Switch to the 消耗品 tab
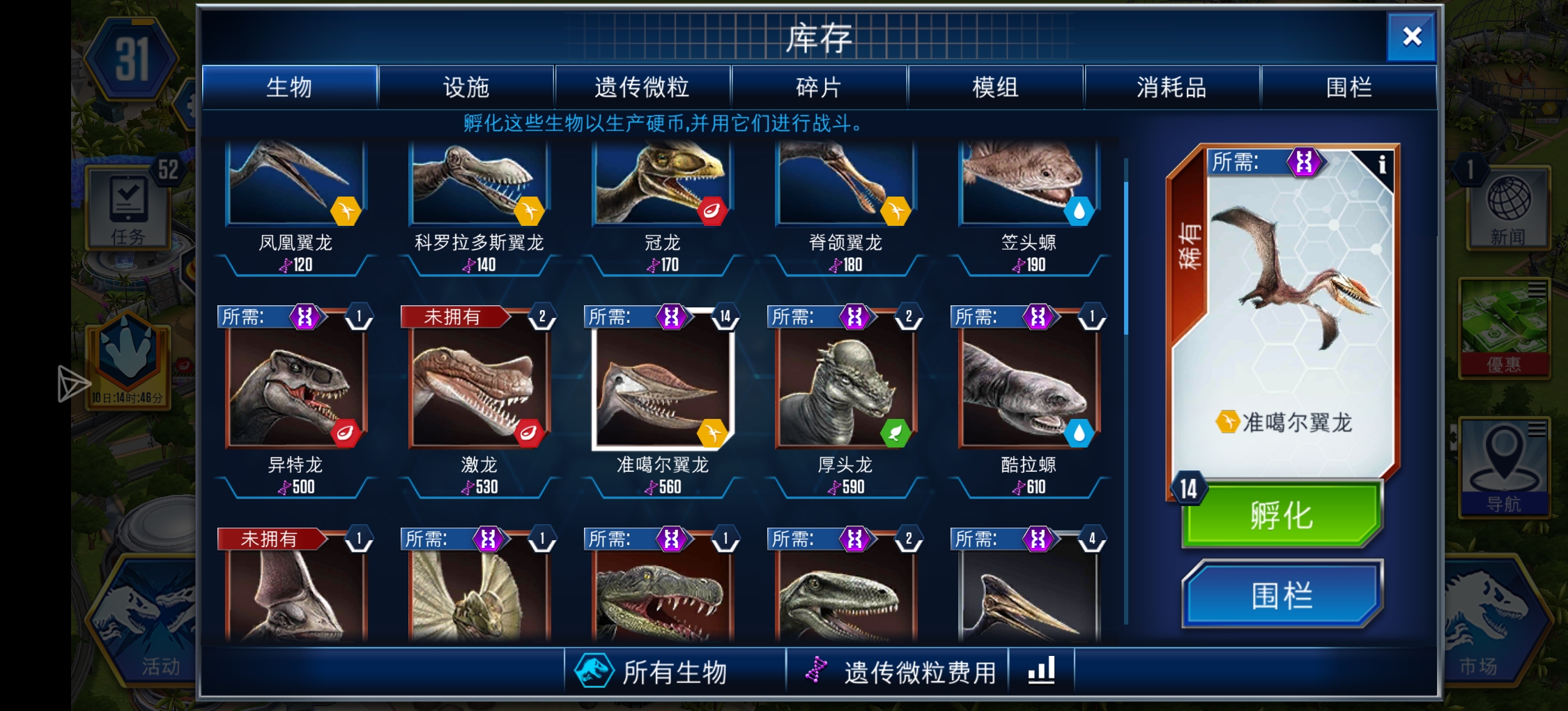The height and width of the screenshot is (711, 1568). (x=1173, y=86)
